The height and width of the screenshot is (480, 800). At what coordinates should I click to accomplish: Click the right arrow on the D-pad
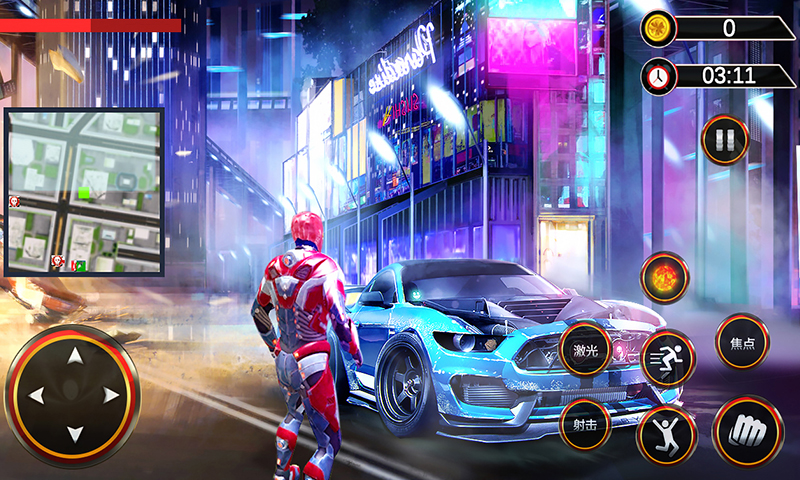(111, 396)
